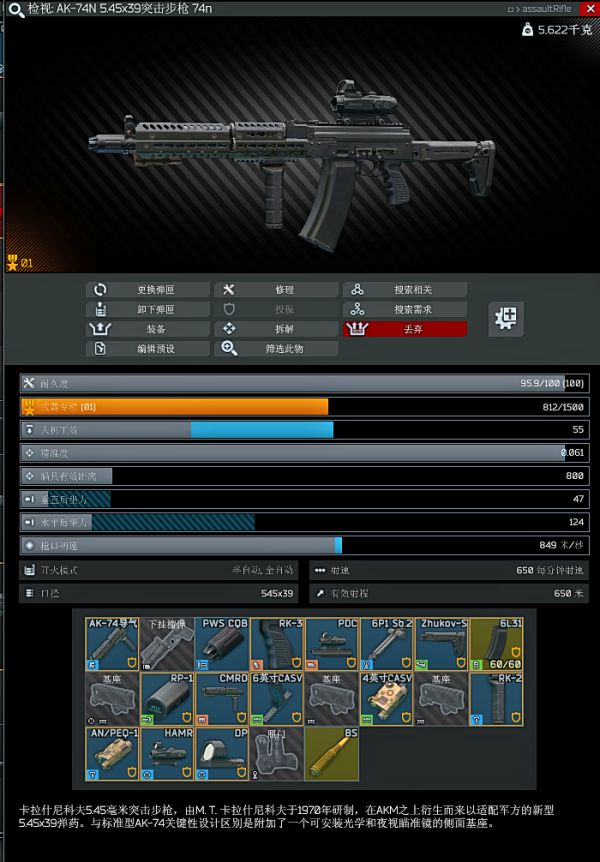Select the RP-1 charging handle slot
This screenshot has height=862, width=600.
coord(167,699)
